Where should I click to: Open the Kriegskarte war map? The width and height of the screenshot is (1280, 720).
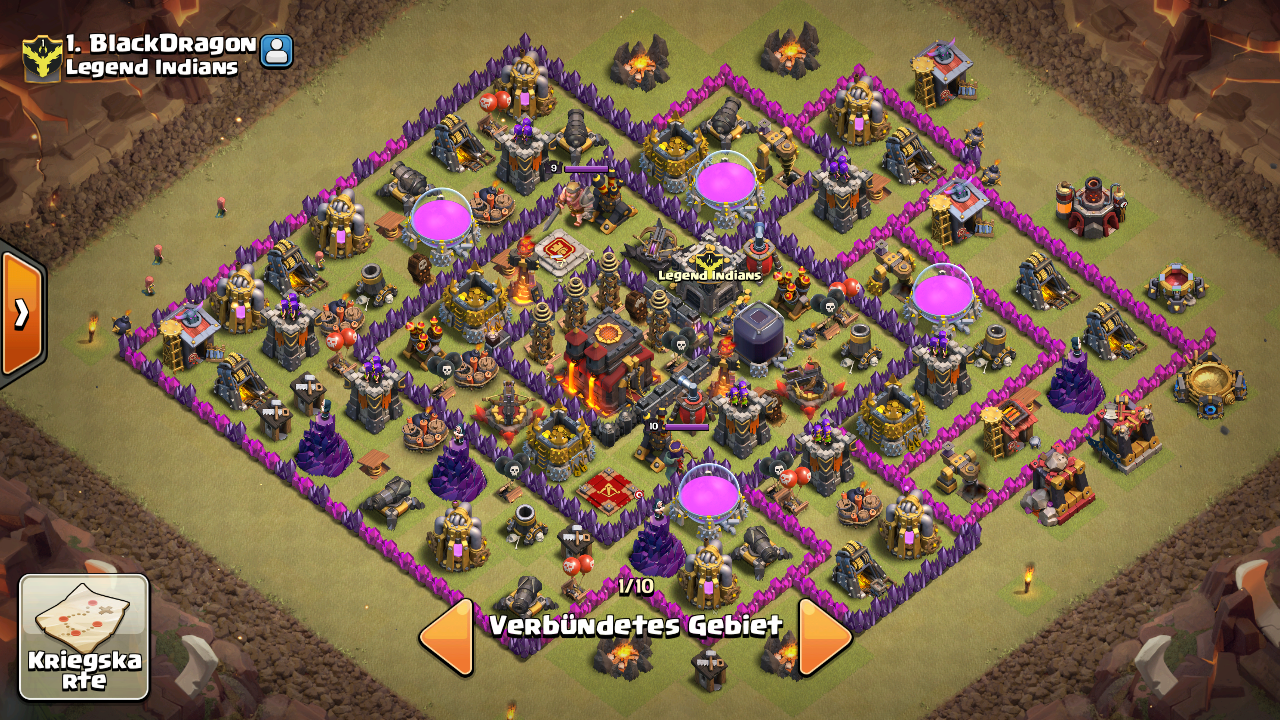tap(84, 637)
